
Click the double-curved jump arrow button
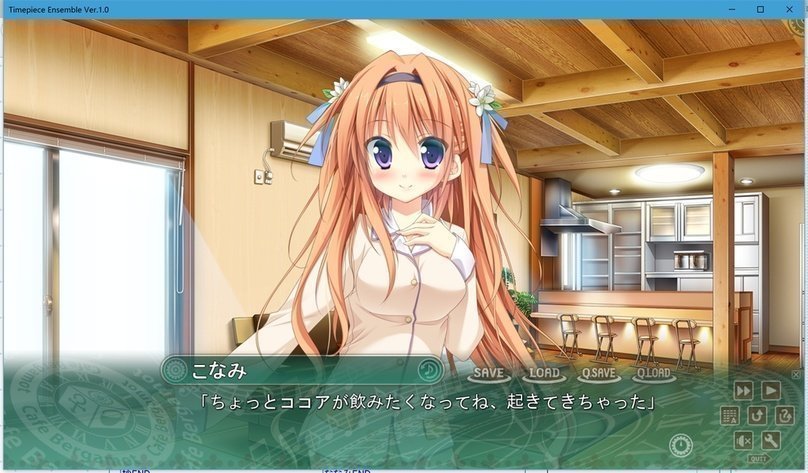pos(784,415)
